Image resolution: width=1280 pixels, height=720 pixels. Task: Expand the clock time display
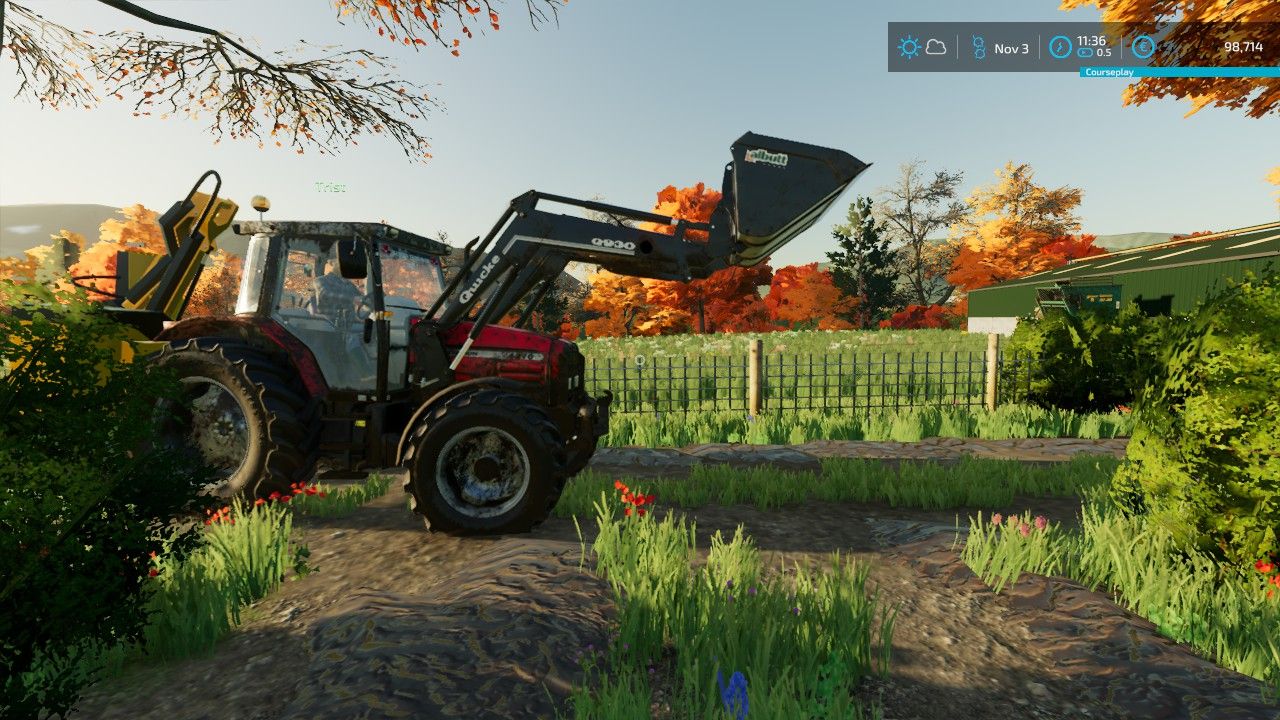click(x=1091, y=42)
